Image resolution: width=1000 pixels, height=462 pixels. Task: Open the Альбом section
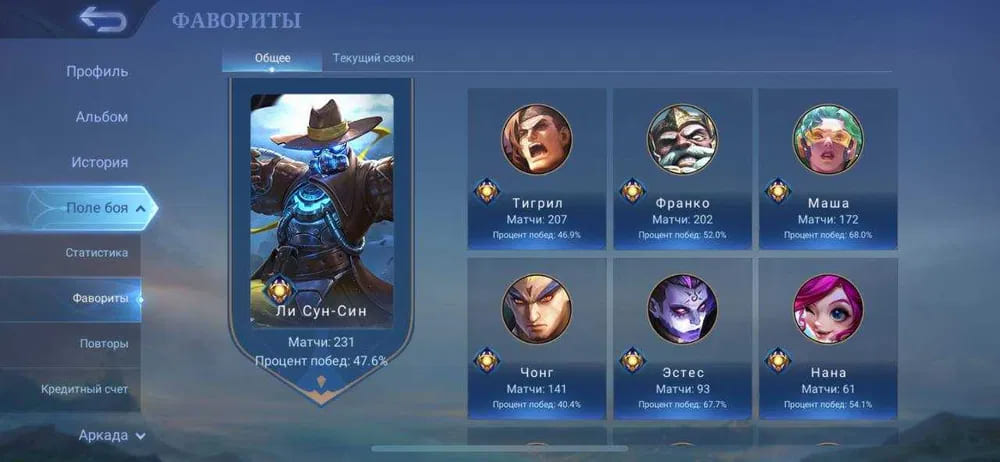101,117
